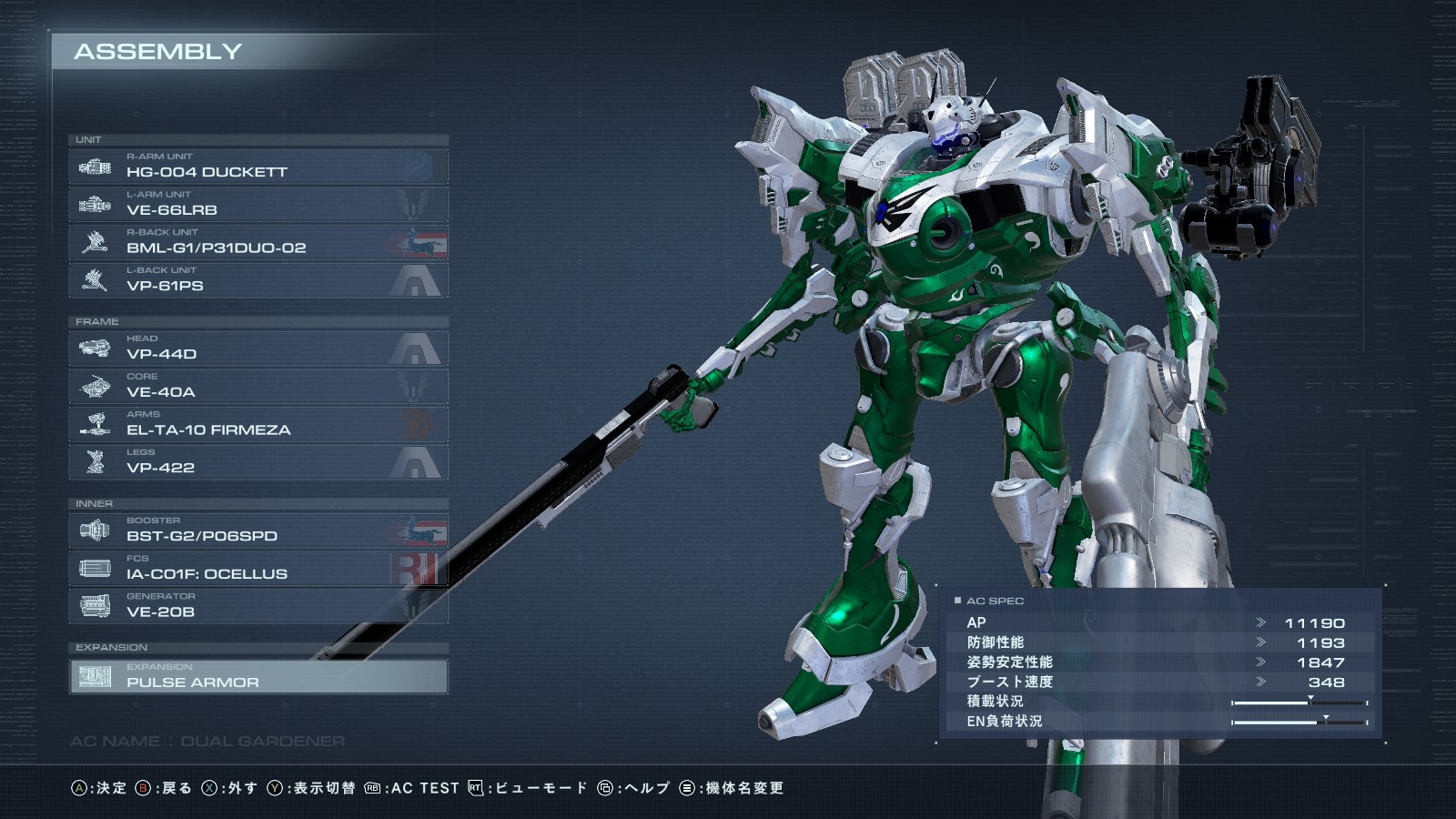Open the ARMS slot EL-TA-10 FIRMEZA
The width and height of the screenshot is (1456, 819).
tap(258, 425)
